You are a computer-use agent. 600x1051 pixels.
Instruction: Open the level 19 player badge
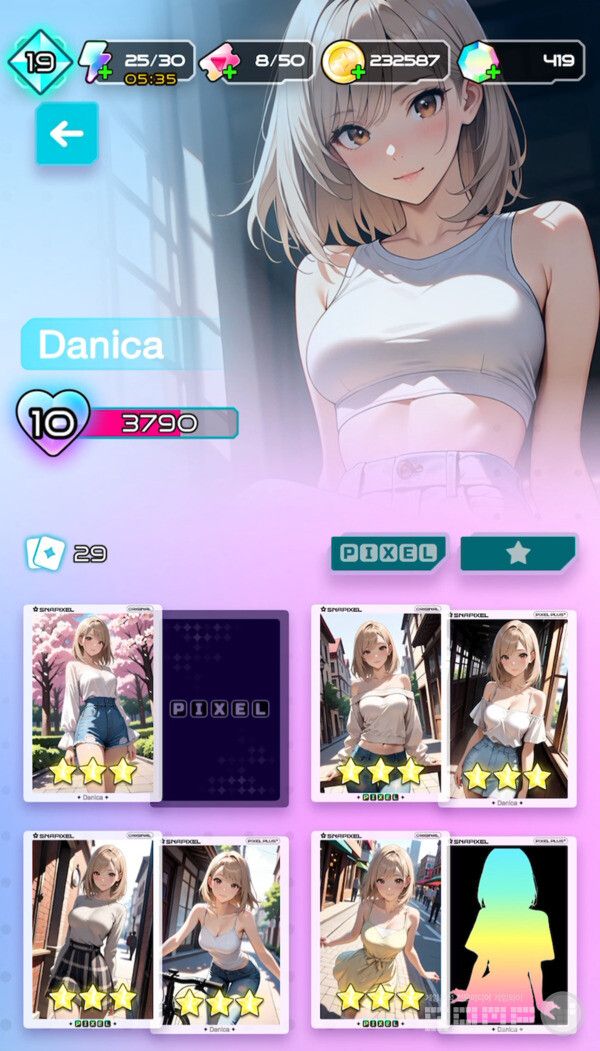pos(39,61)
